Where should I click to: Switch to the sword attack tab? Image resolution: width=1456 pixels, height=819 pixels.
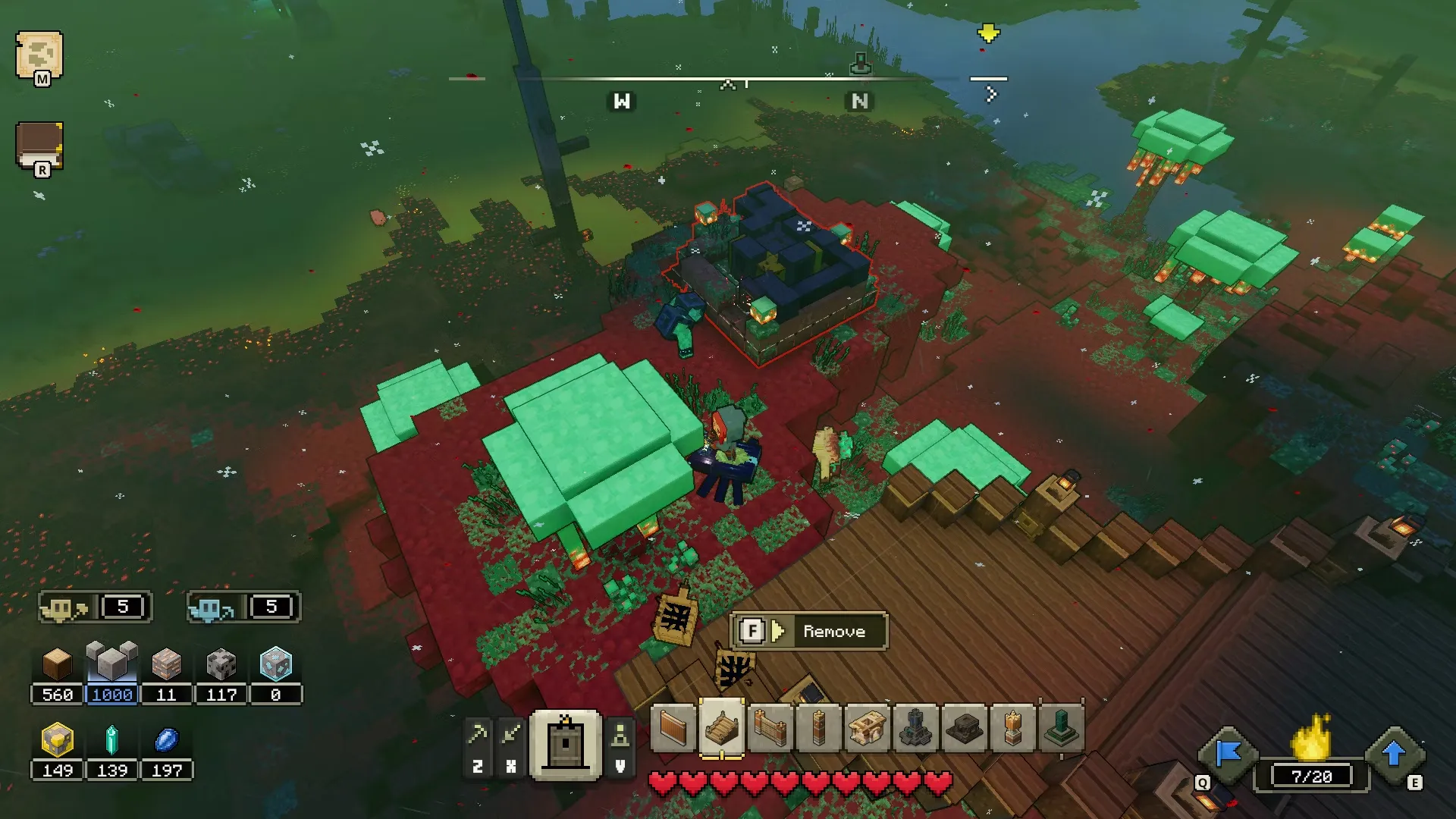click(x=511, y=734)
